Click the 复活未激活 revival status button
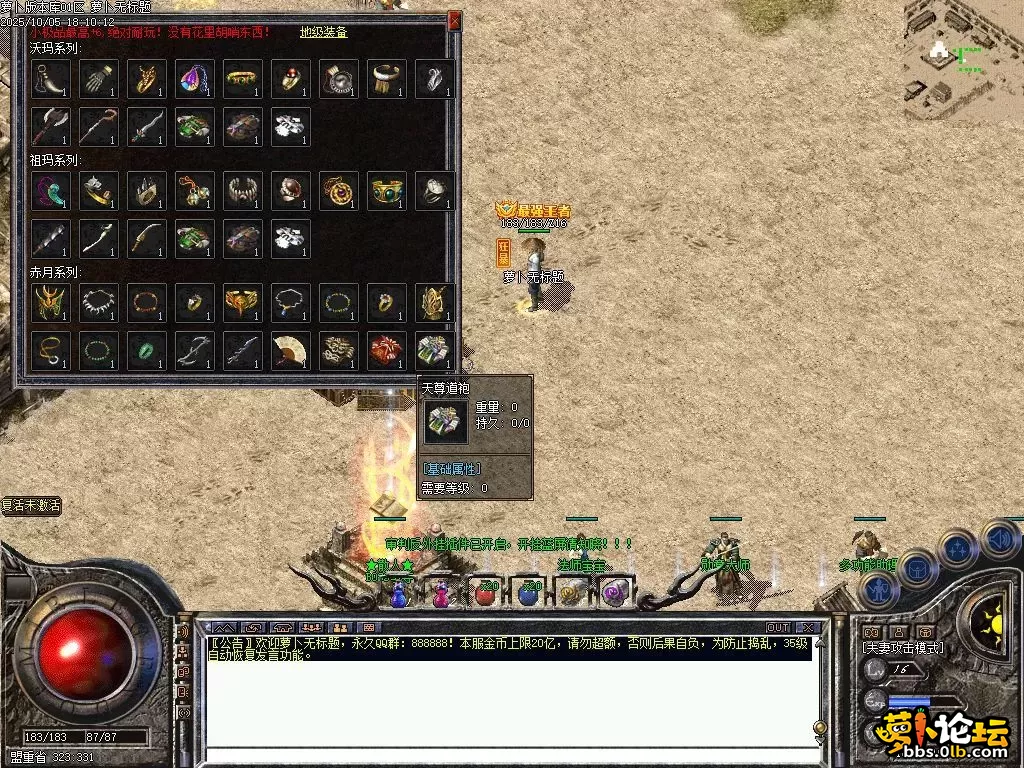Image resolution: width=1024 pixels, height=768 pixels. tap(31, 506)
